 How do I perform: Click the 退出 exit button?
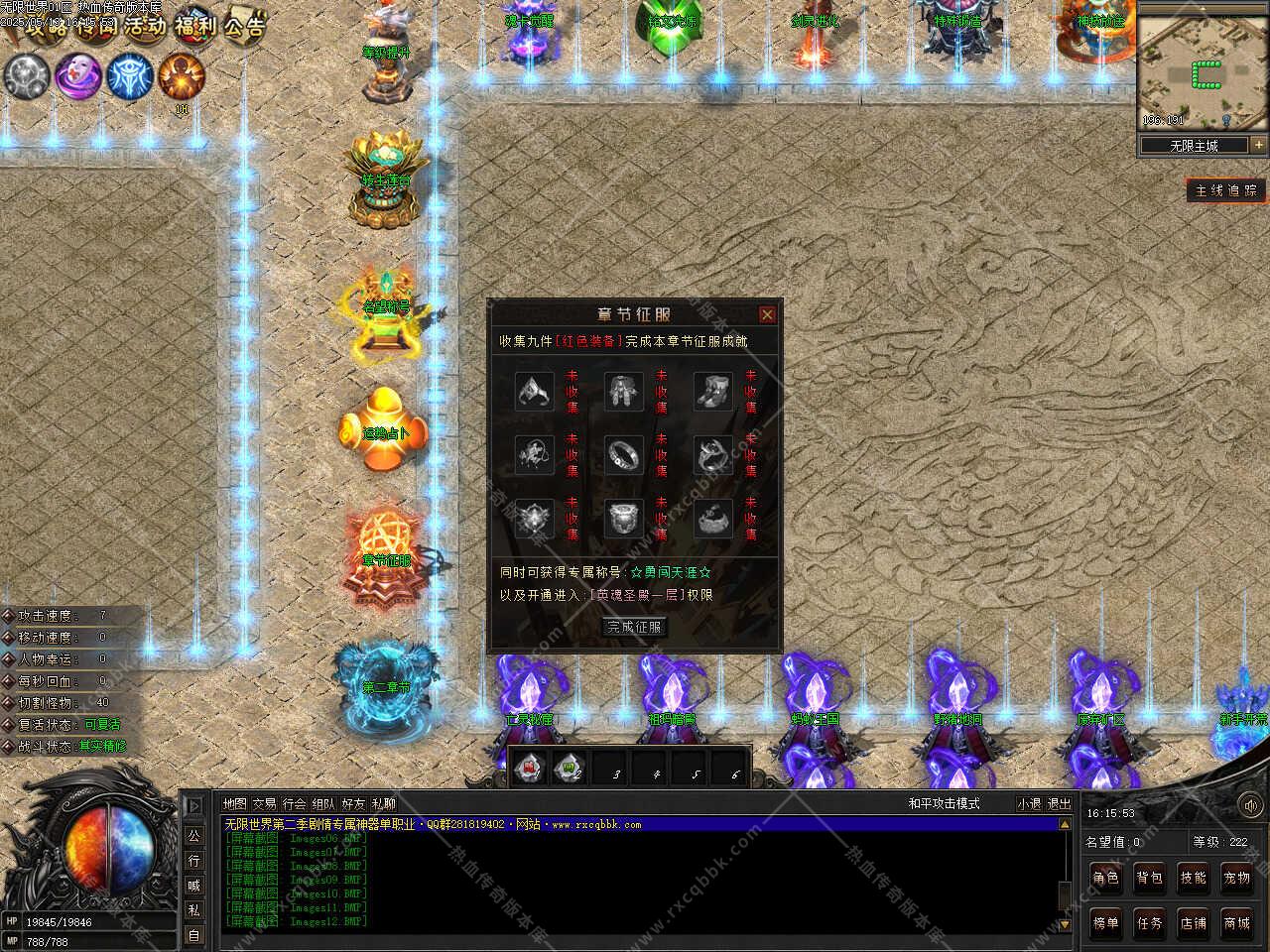tap(1060, 804)
